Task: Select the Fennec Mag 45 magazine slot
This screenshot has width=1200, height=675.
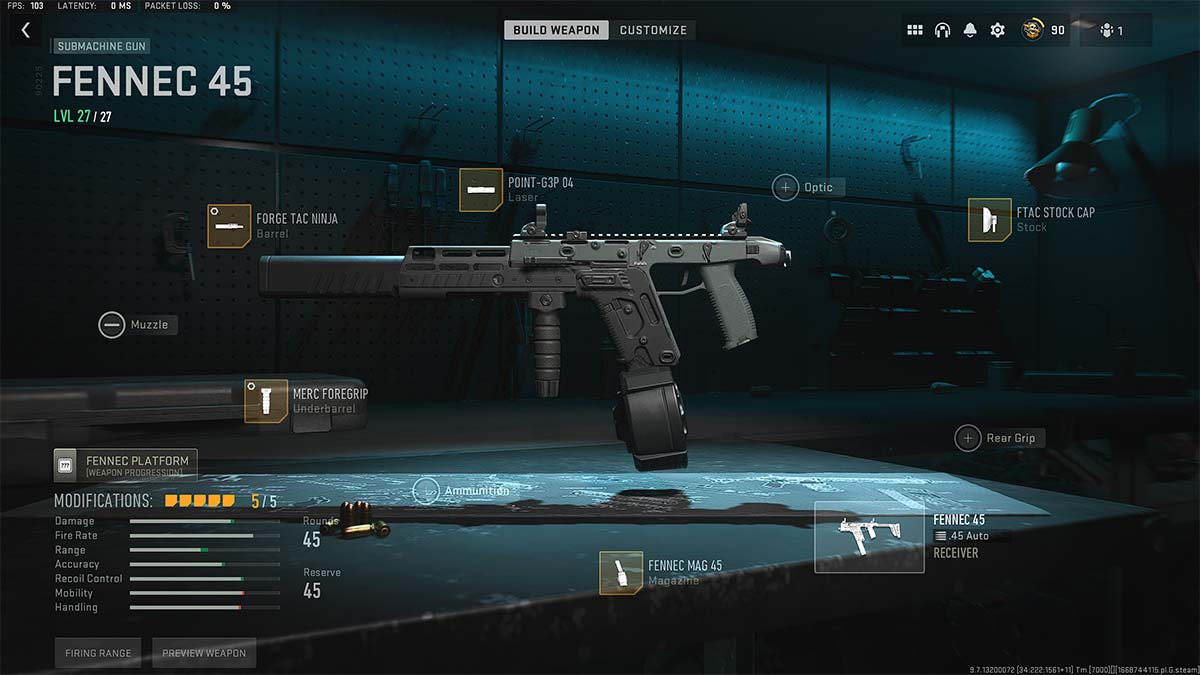Action: (621, 573)
